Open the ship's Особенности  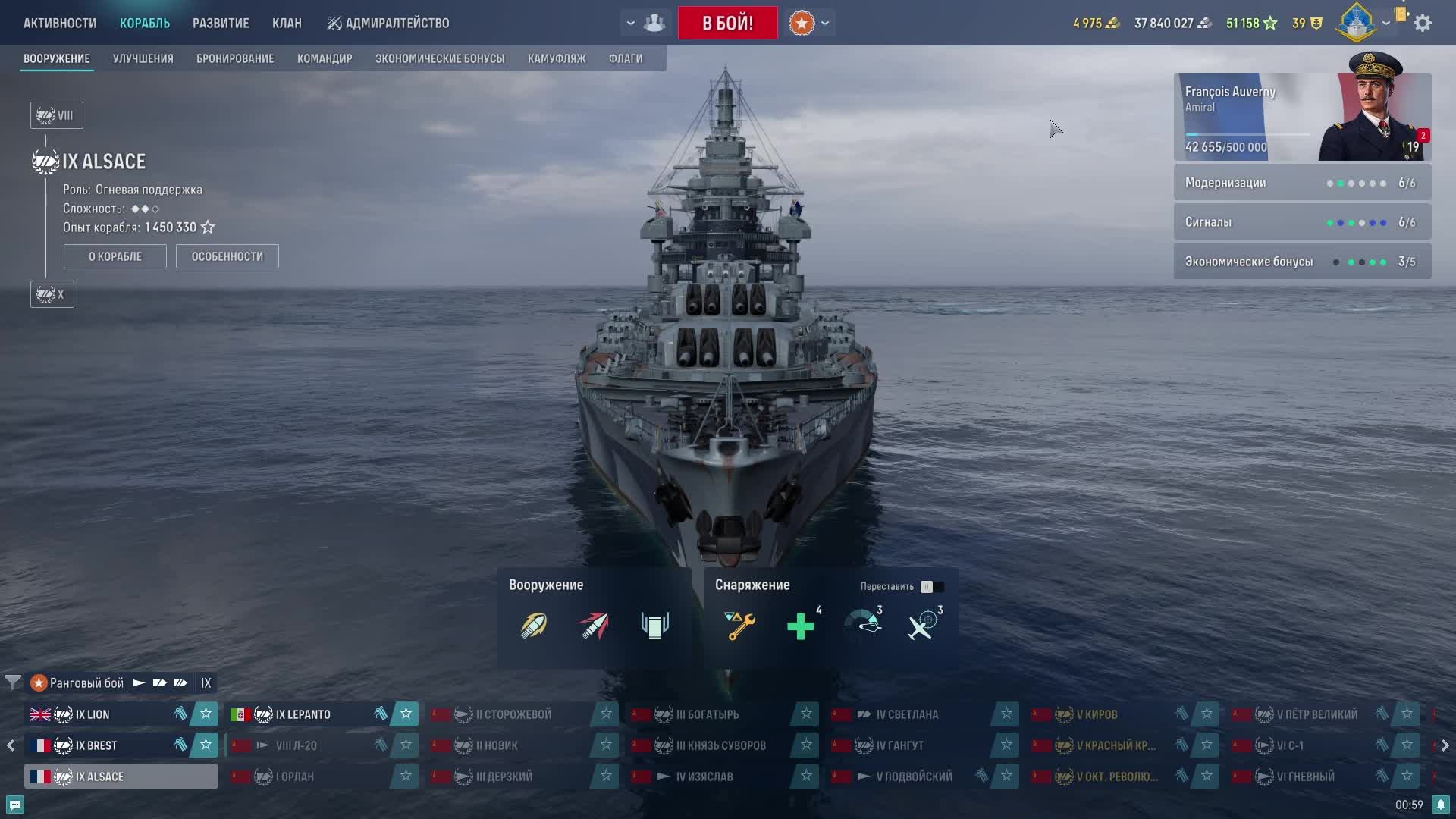227,256
